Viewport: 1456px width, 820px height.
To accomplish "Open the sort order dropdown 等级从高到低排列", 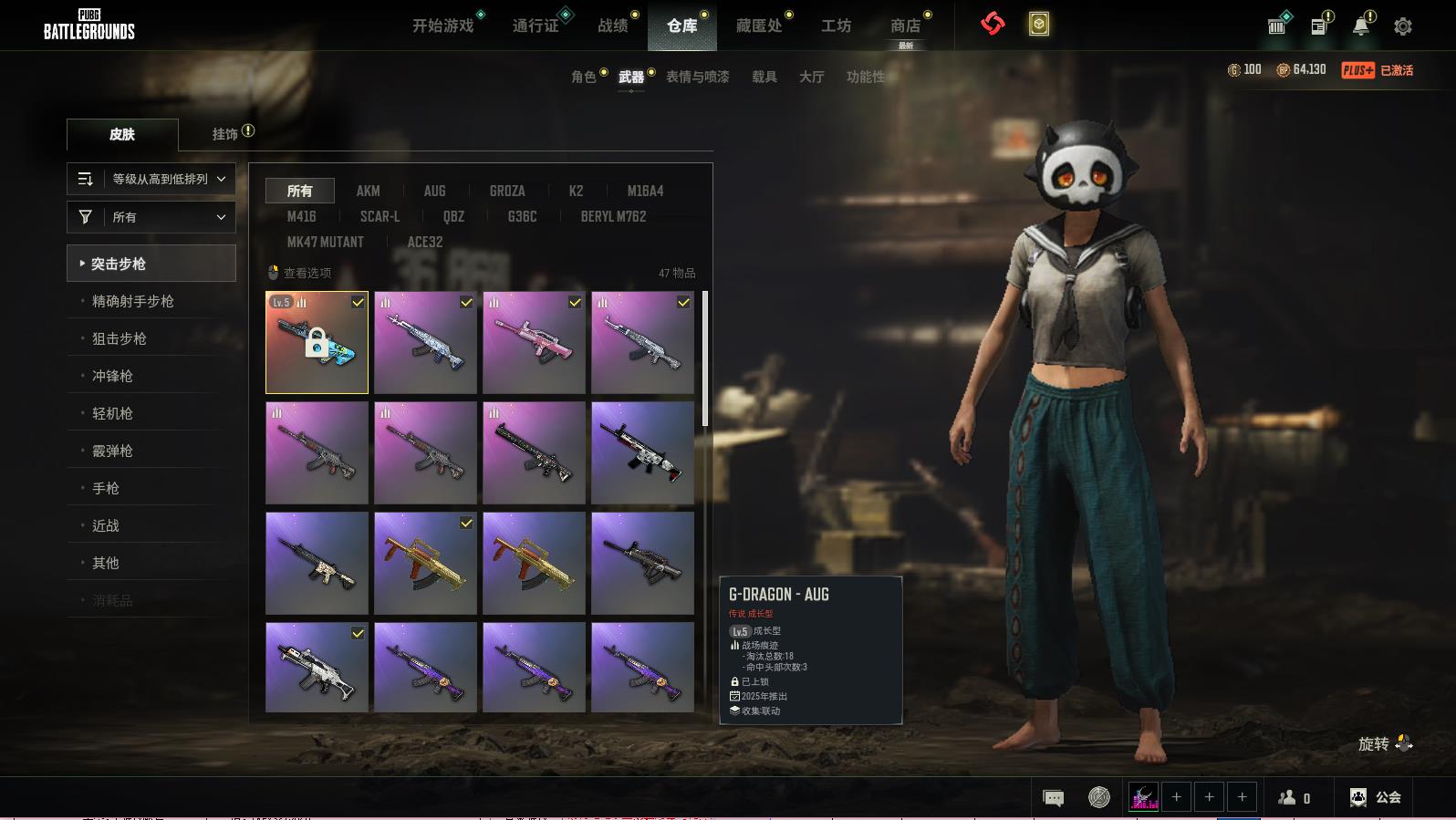I will pos(151,179).
